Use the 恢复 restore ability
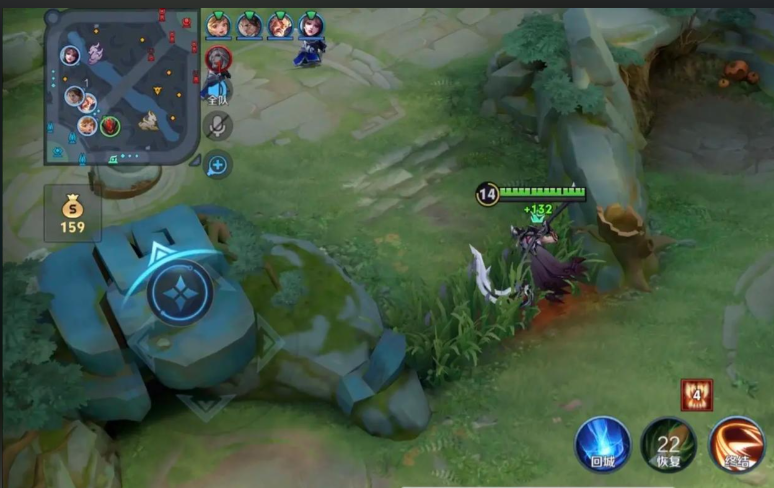Viewport: 774px width, 488px height. coord(669,444)
